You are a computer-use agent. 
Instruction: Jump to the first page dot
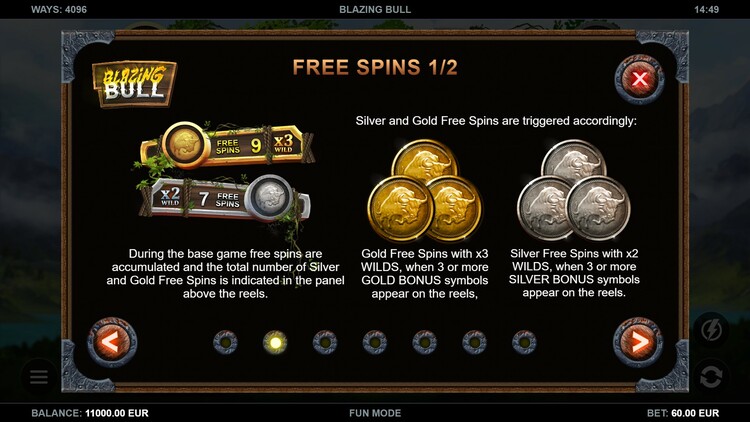pyautogui.click(x=225, y=342)
